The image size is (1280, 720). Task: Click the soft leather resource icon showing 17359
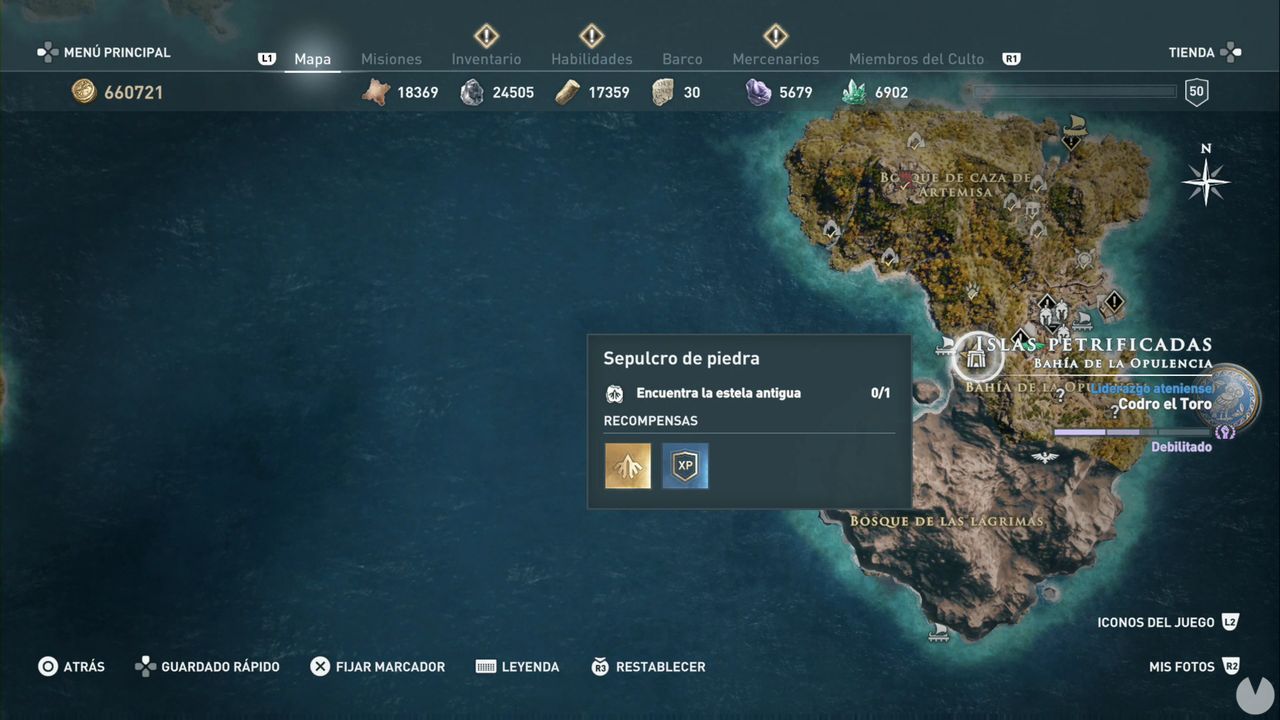point(567,91)
